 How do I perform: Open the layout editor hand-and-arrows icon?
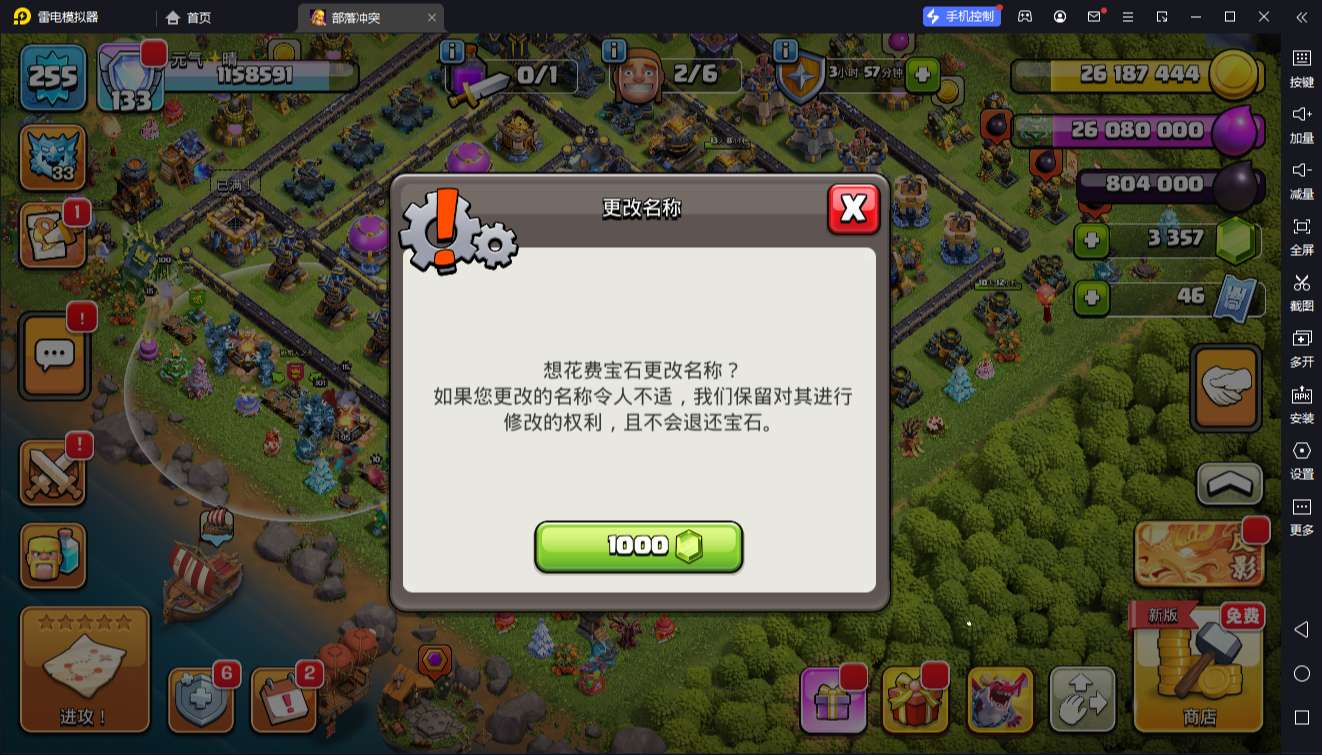point(1083,700)
